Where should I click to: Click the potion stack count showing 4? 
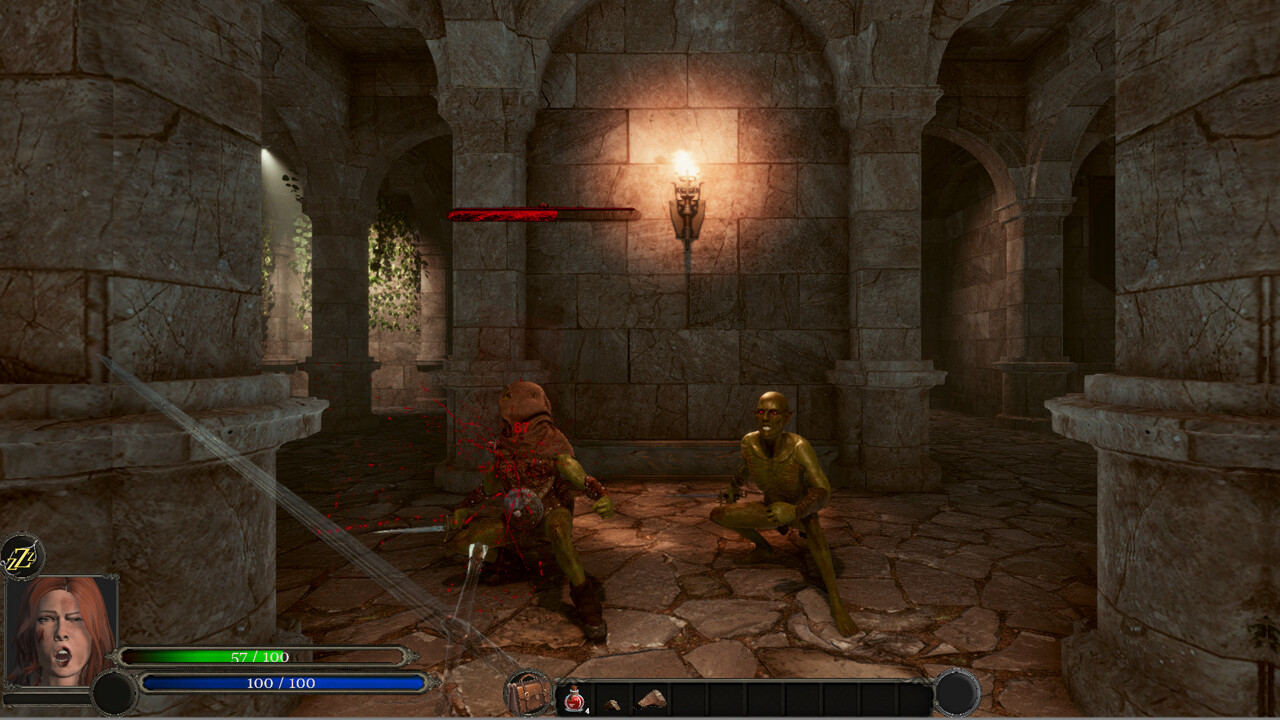tap(586, 710)
